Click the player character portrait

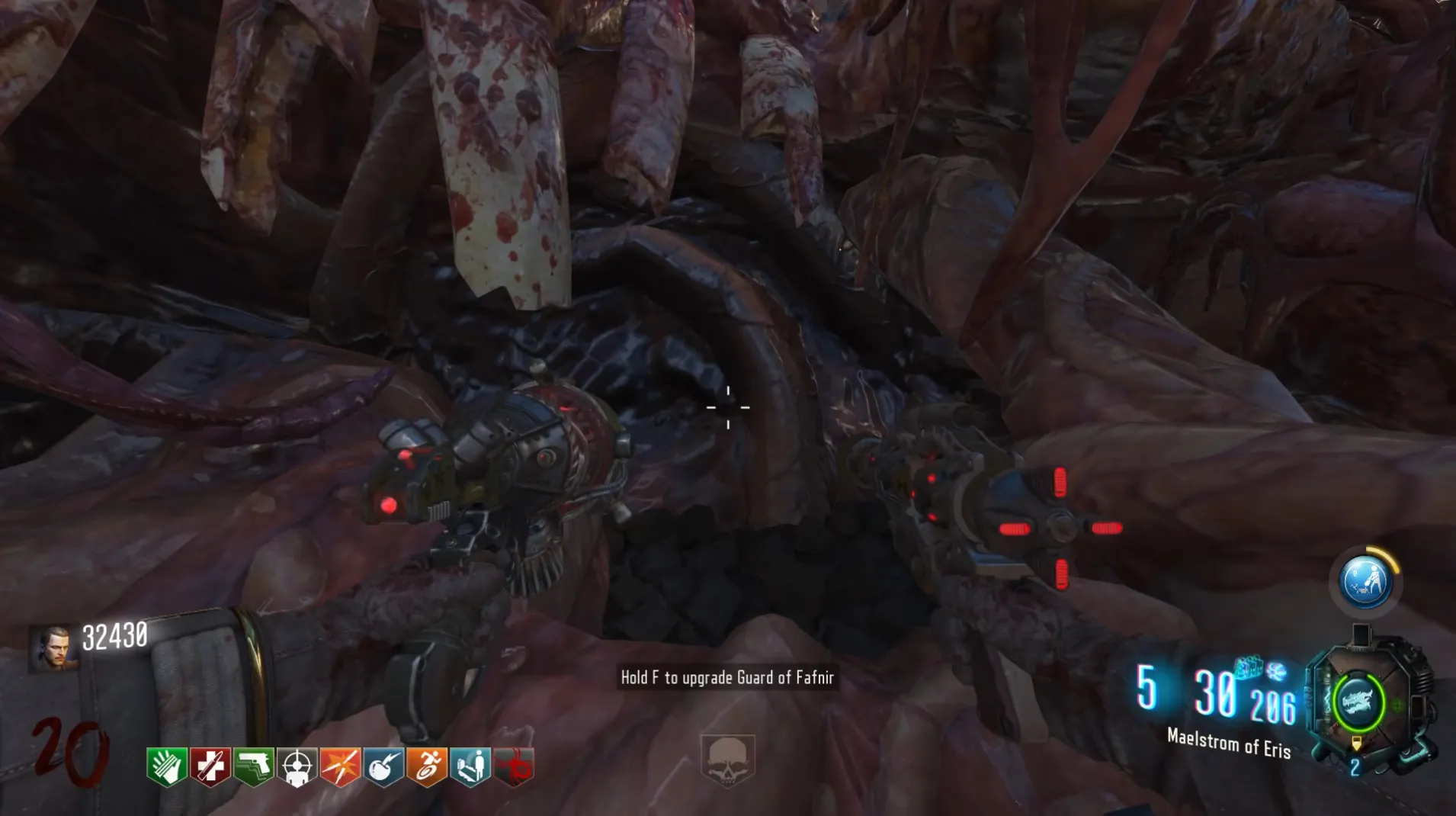[53, 647]
